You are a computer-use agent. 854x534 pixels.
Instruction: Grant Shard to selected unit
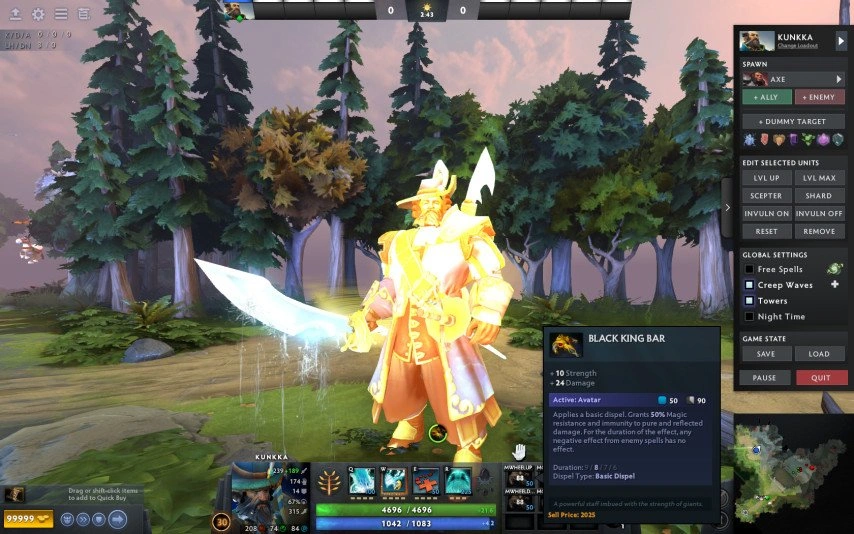click(x=819, y=196)
